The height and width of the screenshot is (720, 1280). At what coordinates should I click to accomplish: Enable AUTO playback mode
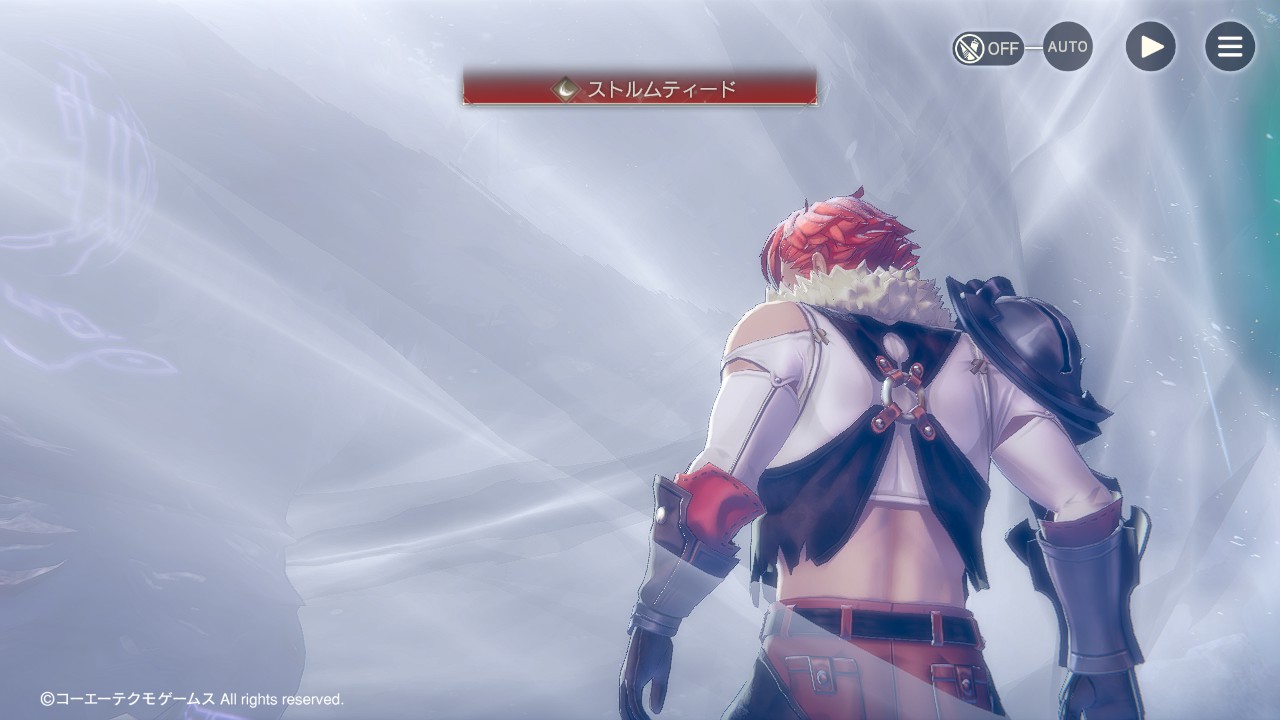click(1067, 47)
